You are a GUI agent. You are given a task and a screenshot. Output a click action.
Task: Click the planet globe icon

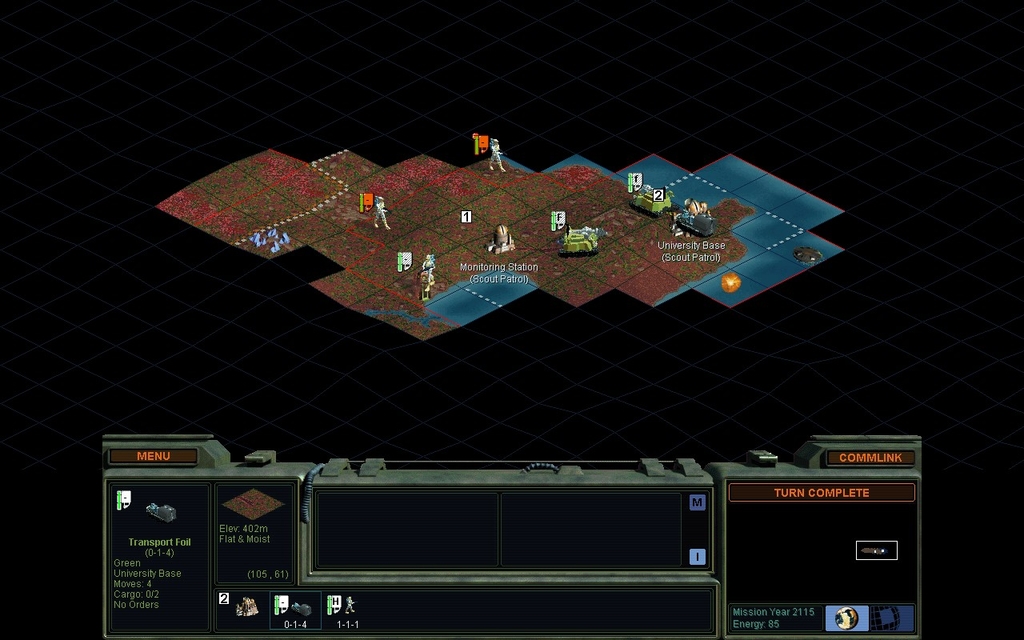click(x=847, y=617)
